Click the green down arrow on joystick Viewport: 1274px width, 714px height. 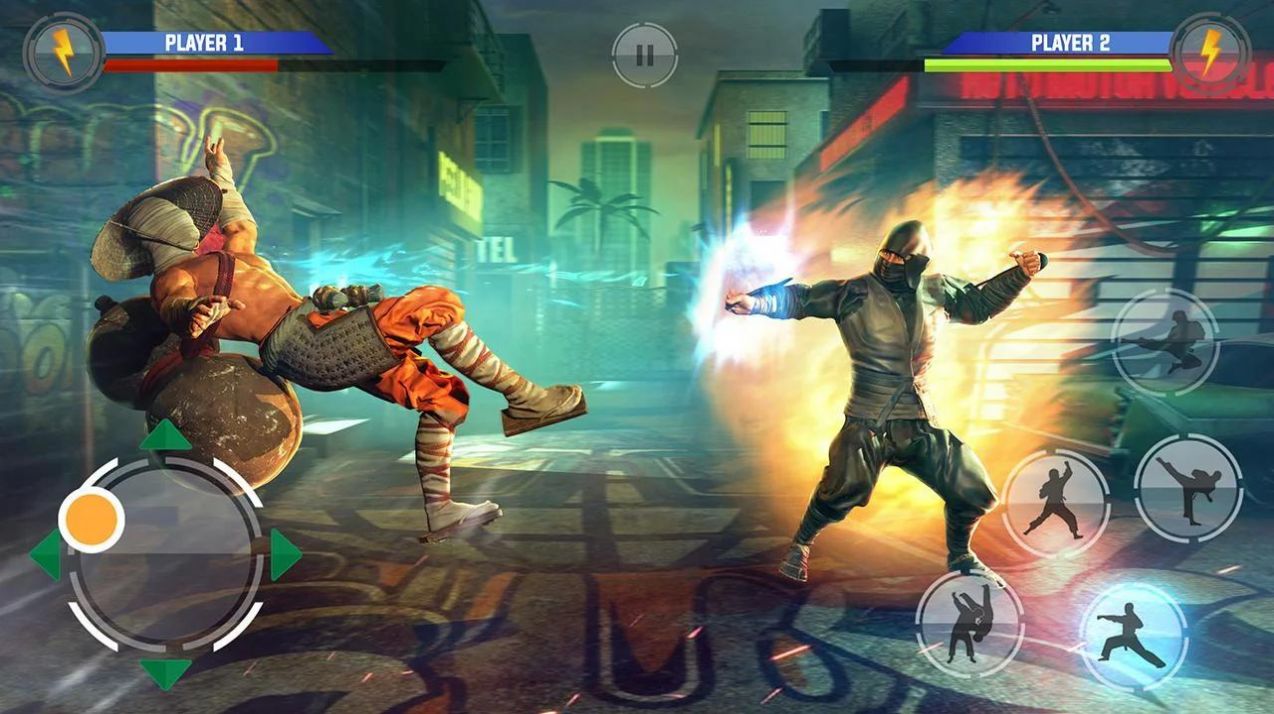[165, 672]
